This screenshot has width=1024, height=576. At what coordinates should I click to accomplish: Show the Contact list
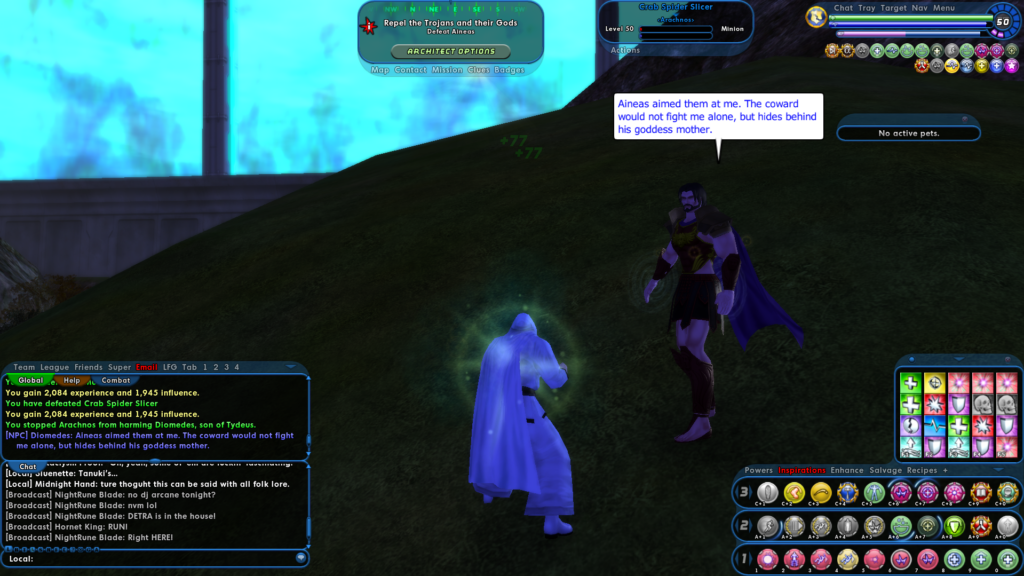point(410,70)
